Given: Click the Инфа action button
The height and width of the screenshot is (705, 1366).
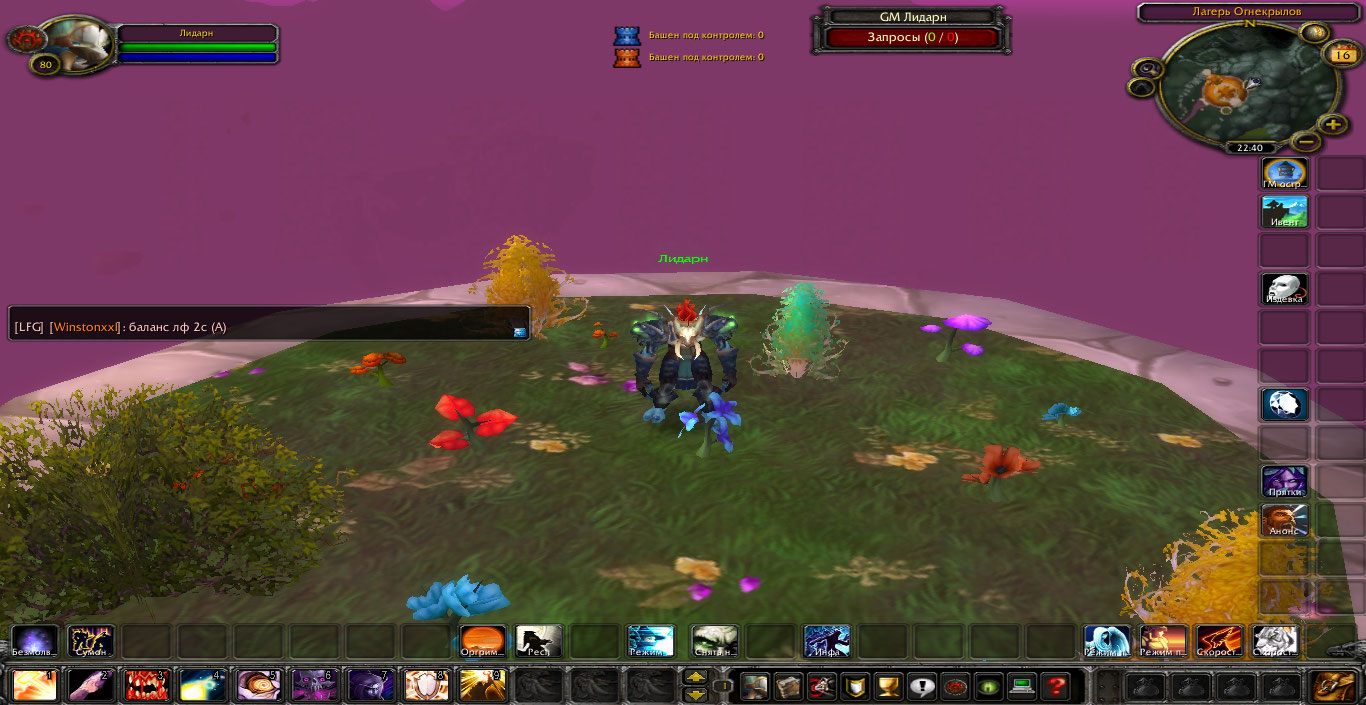Looking at the screenshot, I should click(827, 641).
